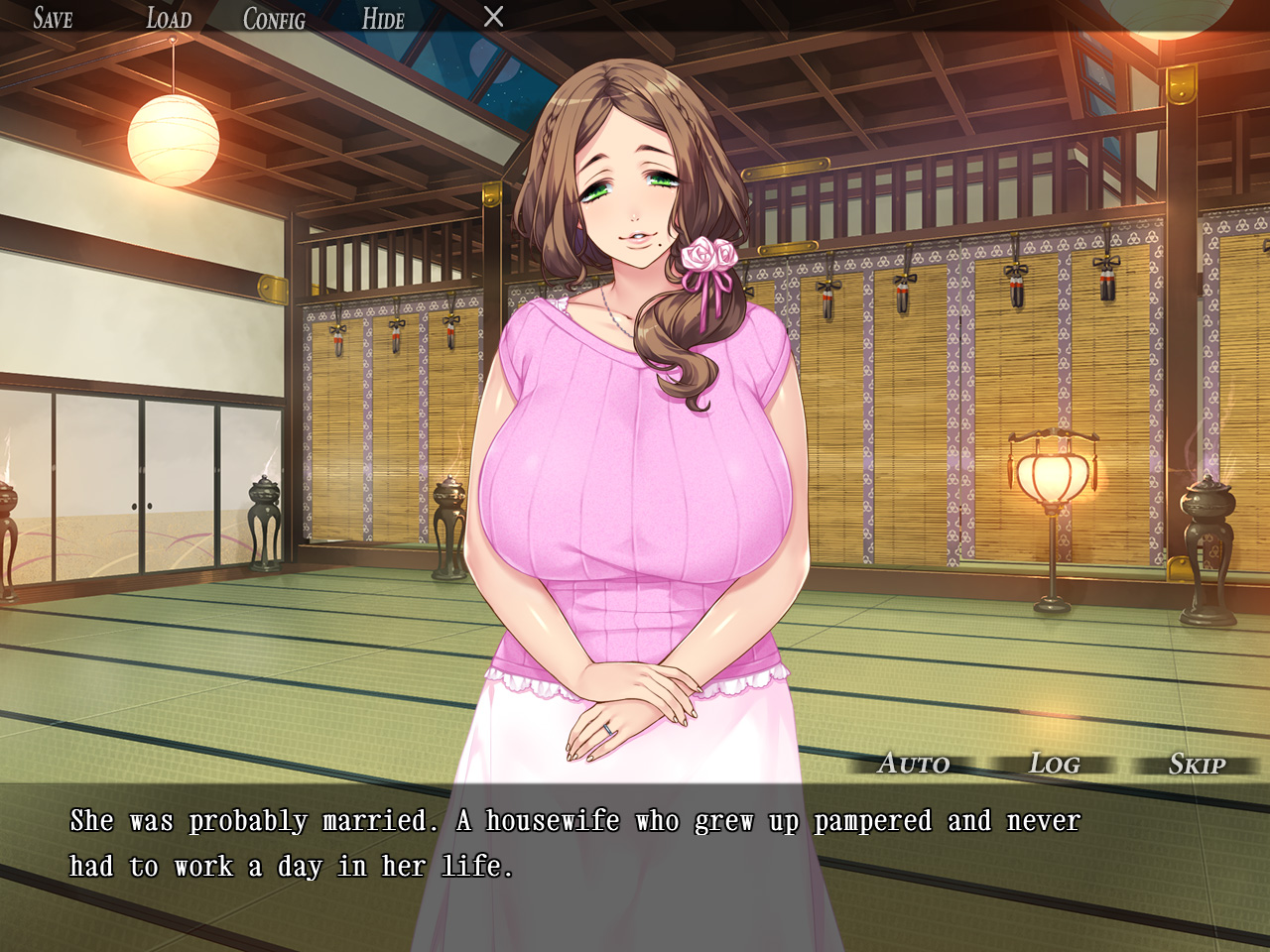Open the Config settings

pos(274,18)
